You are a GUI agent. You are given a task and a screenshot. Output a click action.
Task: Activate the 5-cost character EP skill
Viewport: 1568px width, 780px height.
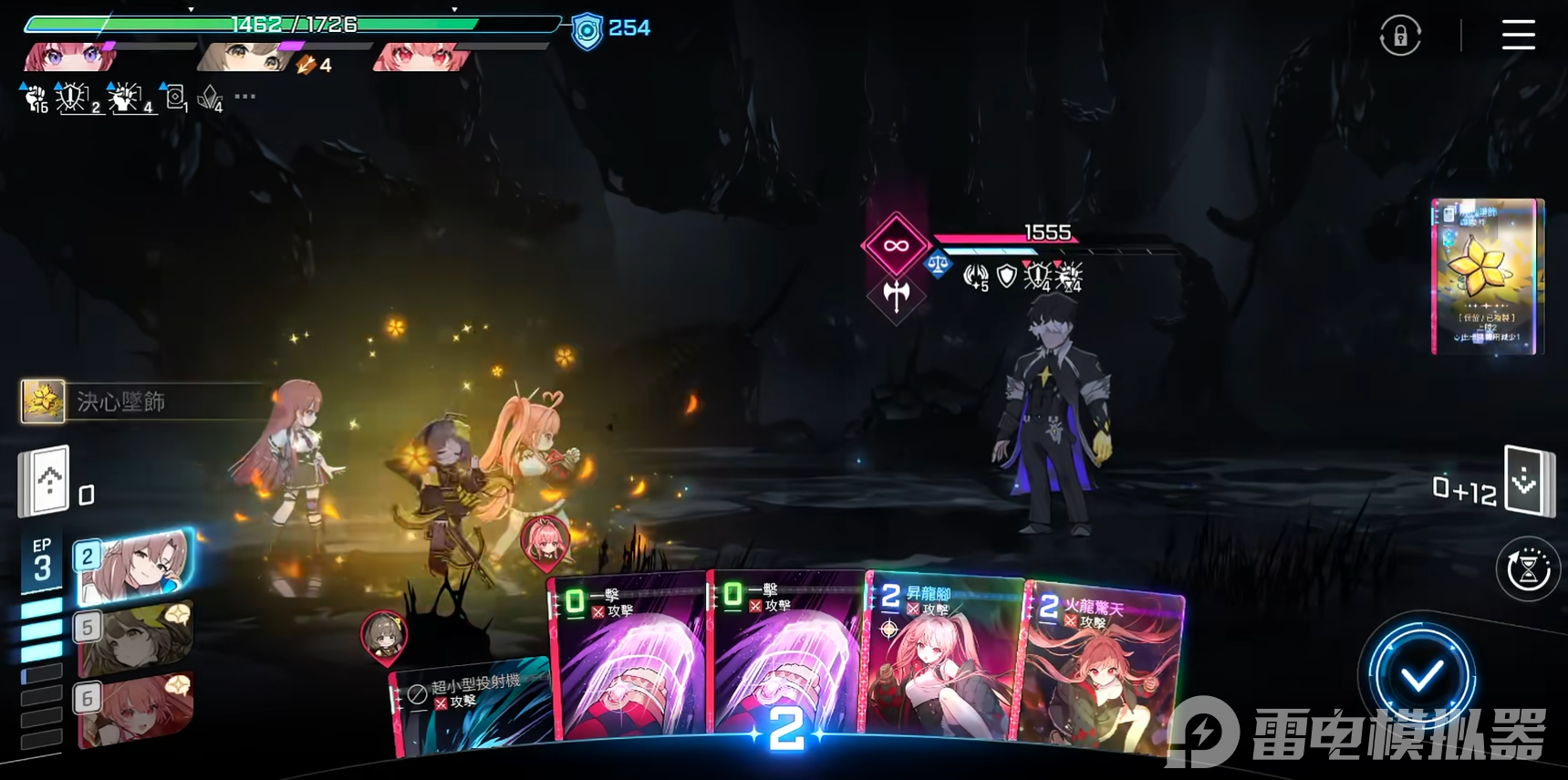(x=135, y=637)
